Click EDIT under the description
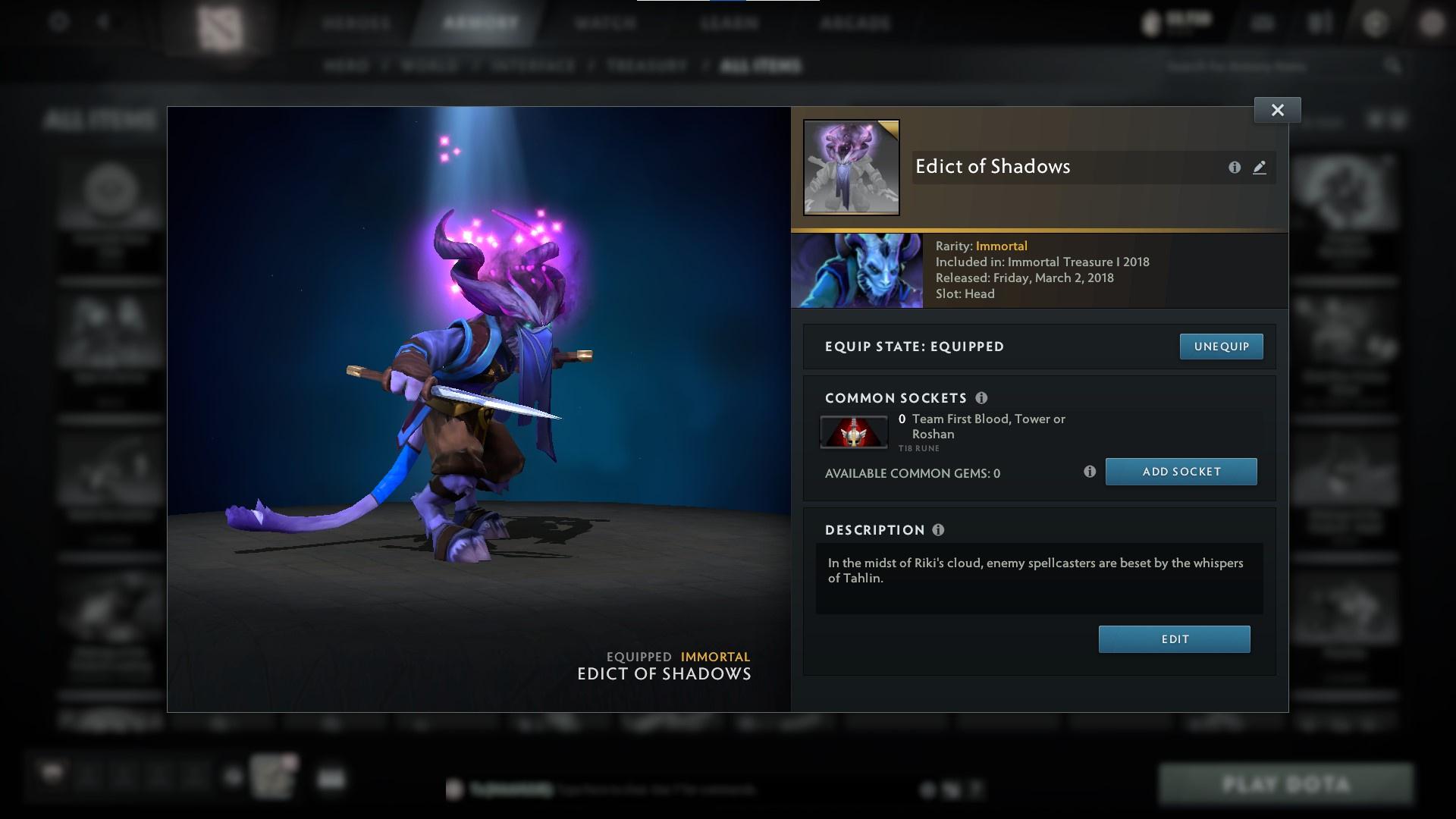The width and height of the screenshot is (1456, 819). click(x=1174, y=639)
